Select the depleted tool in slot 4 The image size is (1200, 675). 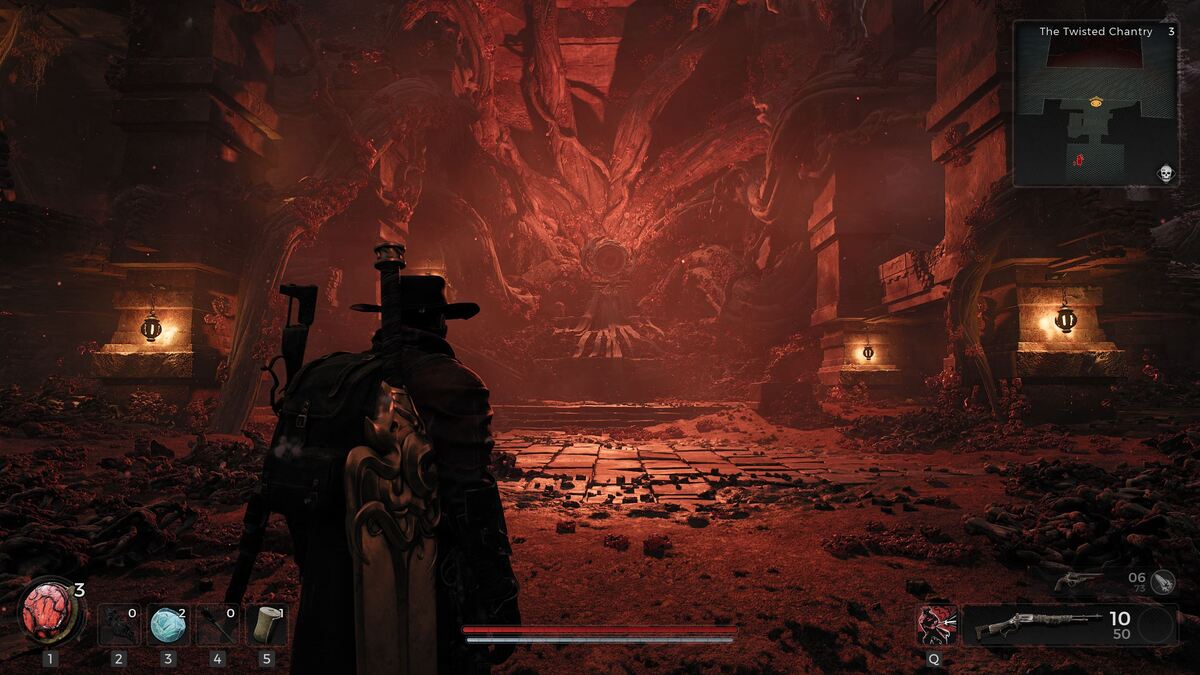(x=217, y=625)
